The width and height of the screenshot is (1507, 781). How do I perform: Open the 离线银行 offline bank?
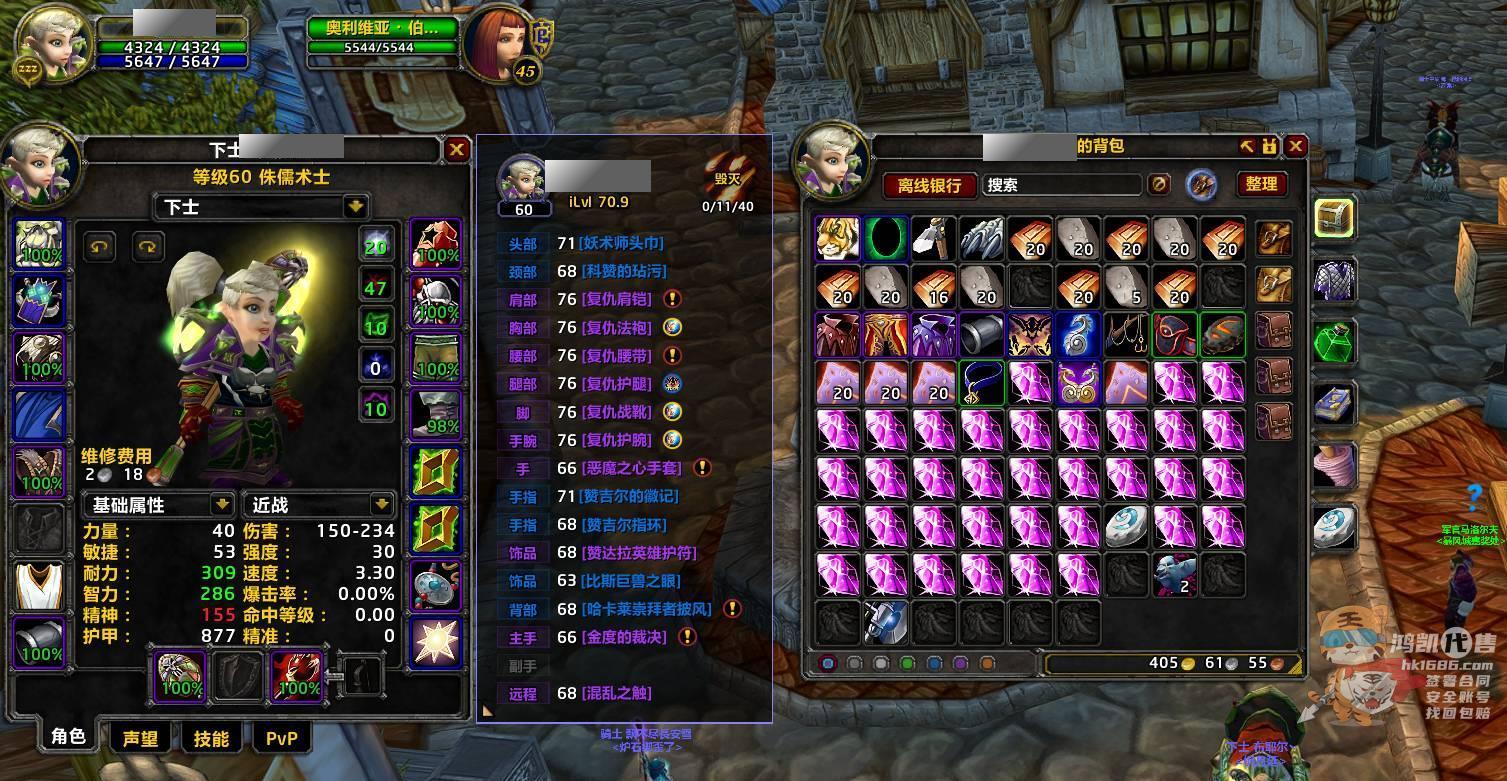pos(928,185)
